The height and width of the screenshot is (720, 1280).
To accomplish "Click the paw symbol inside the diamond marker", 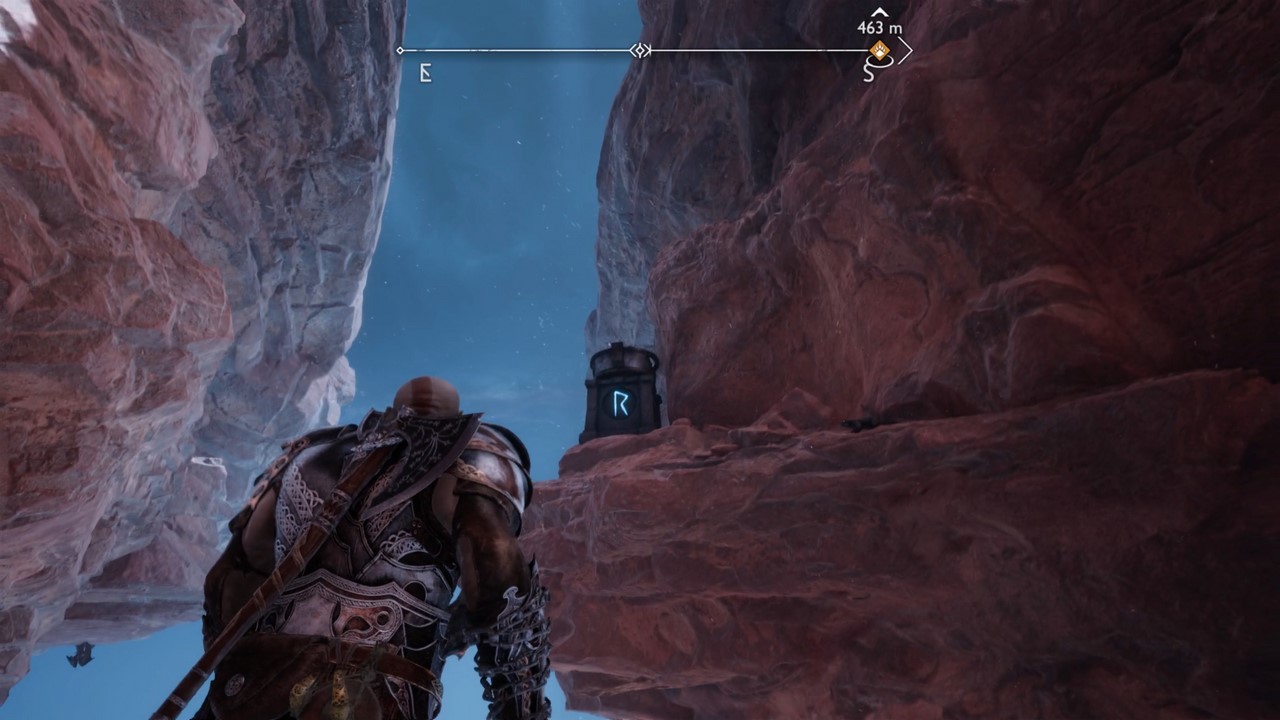I will point(880,50).
